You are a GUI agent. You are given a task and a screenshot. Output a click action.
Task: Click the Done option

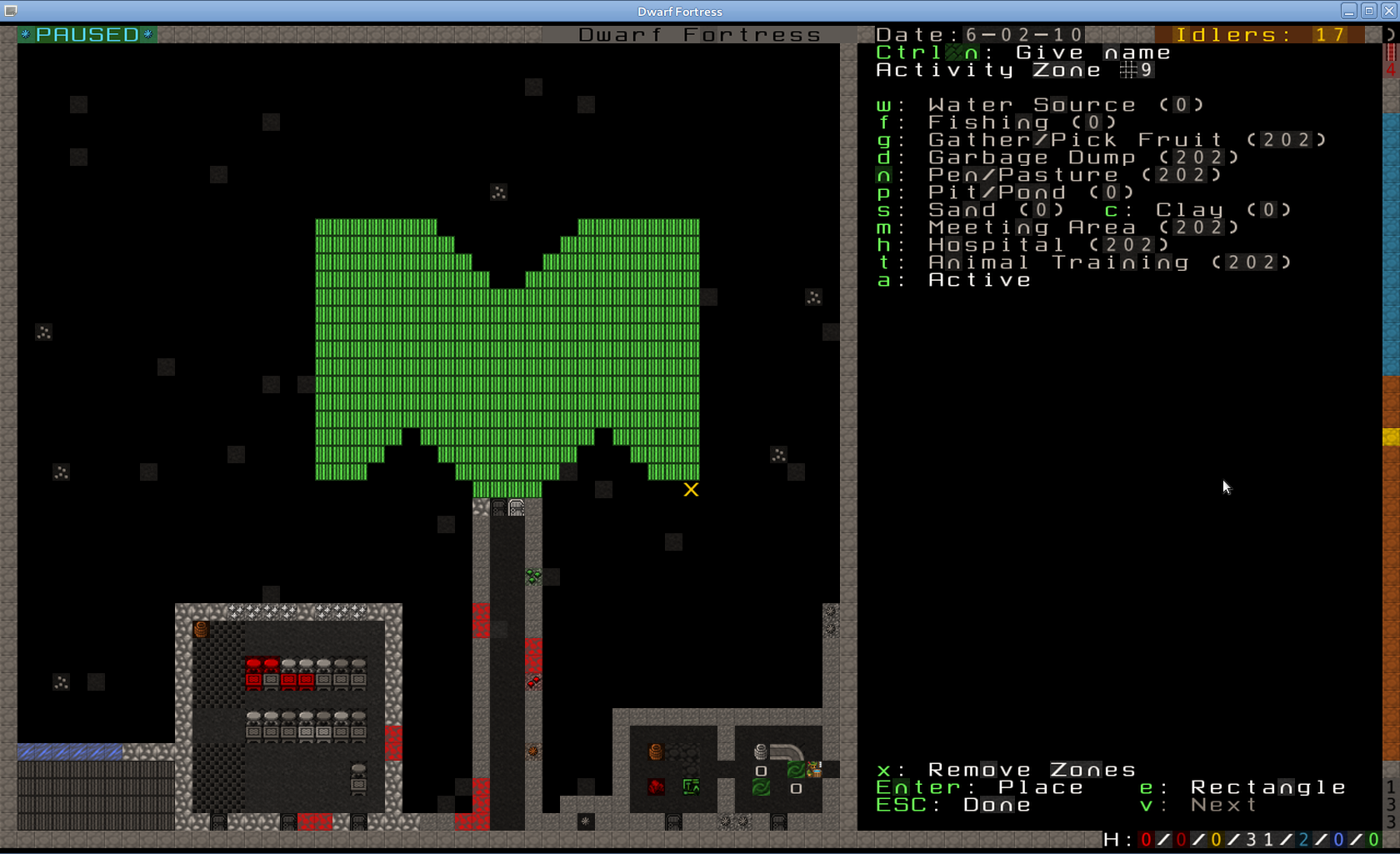(997, 805)
